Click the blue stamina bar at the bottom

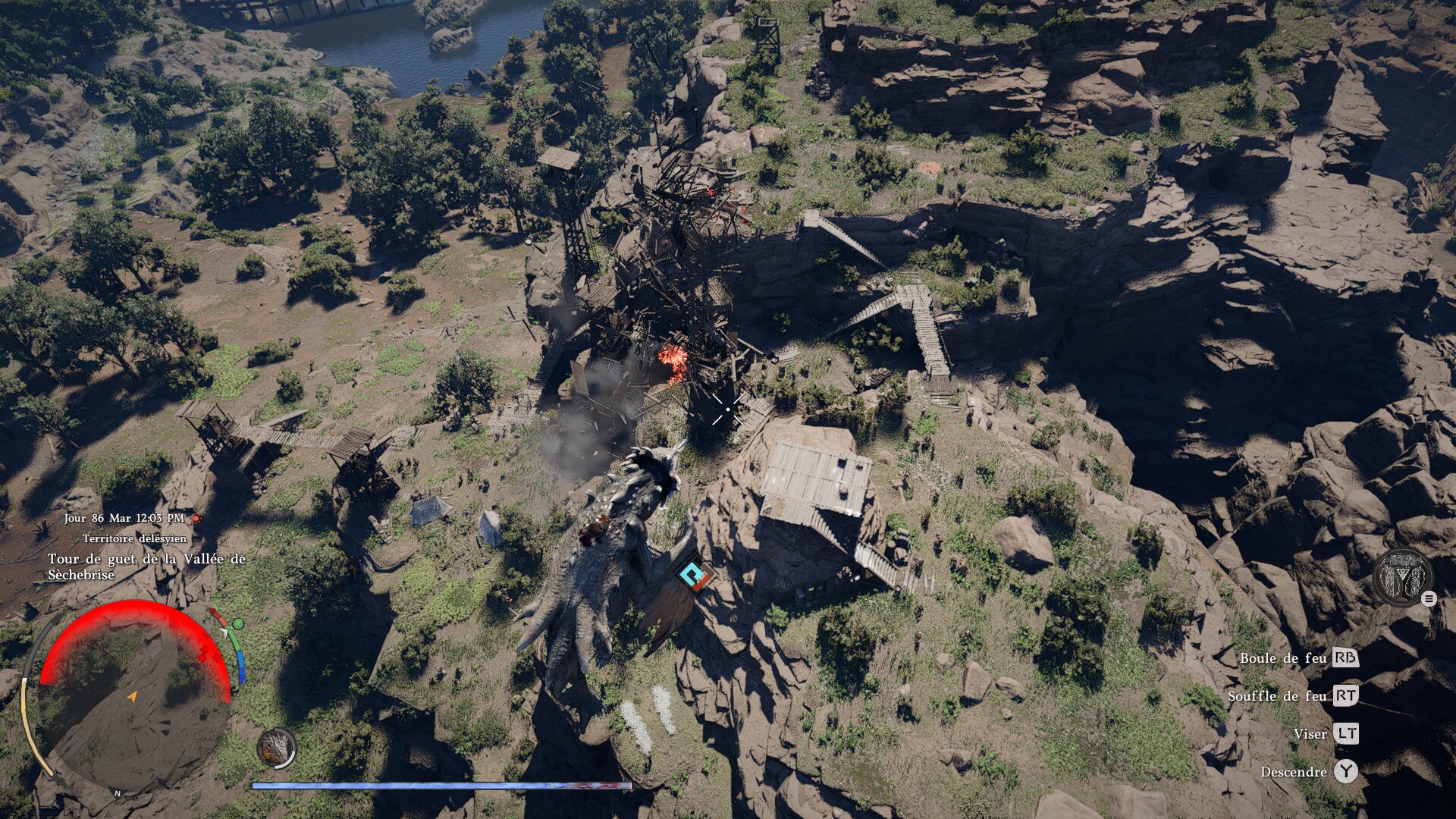(440, 786)
